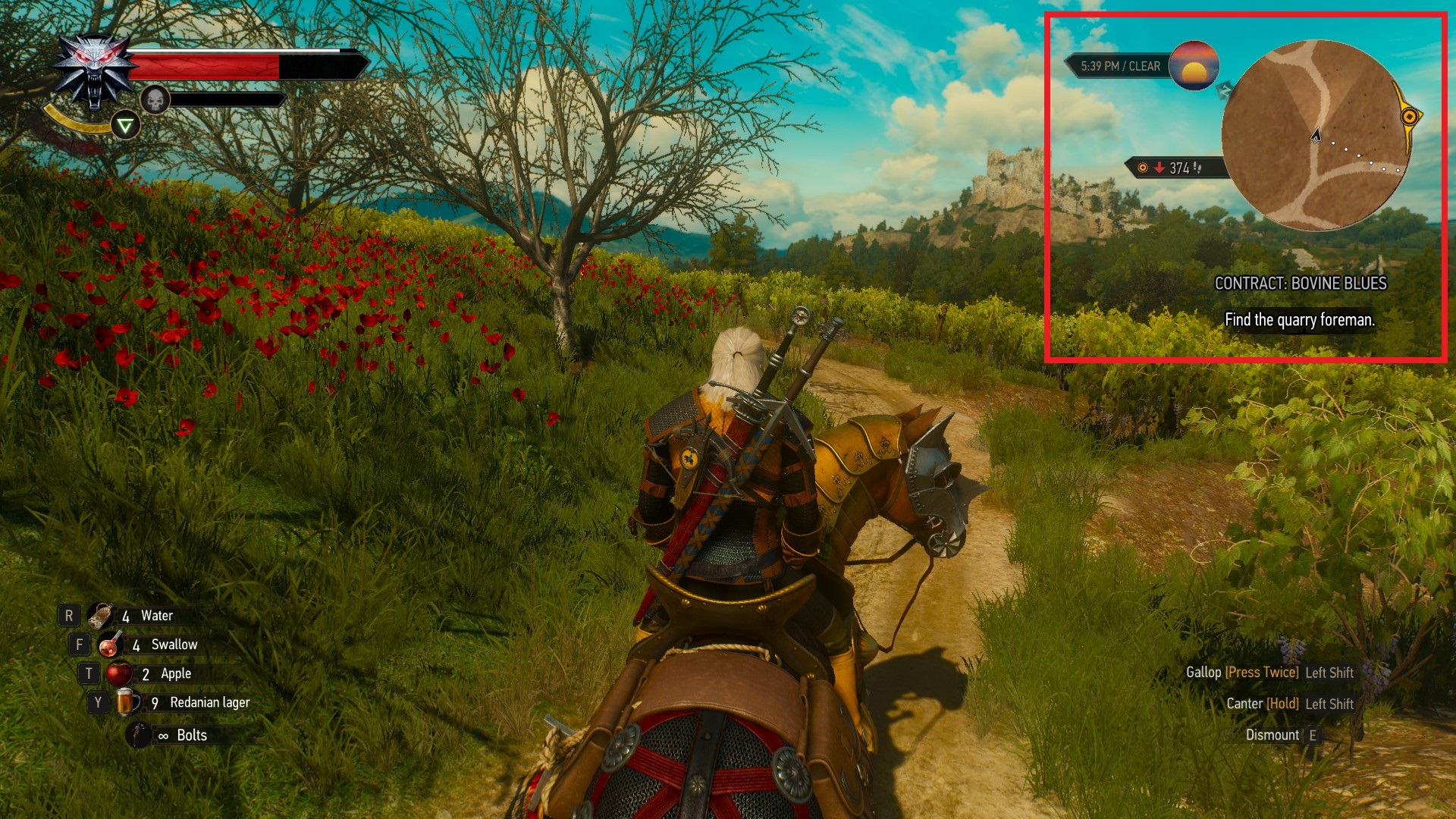Click the skull enemy icon near the stamina bar
Viewport: 1456px width, 819px height.
coord(155,101)
